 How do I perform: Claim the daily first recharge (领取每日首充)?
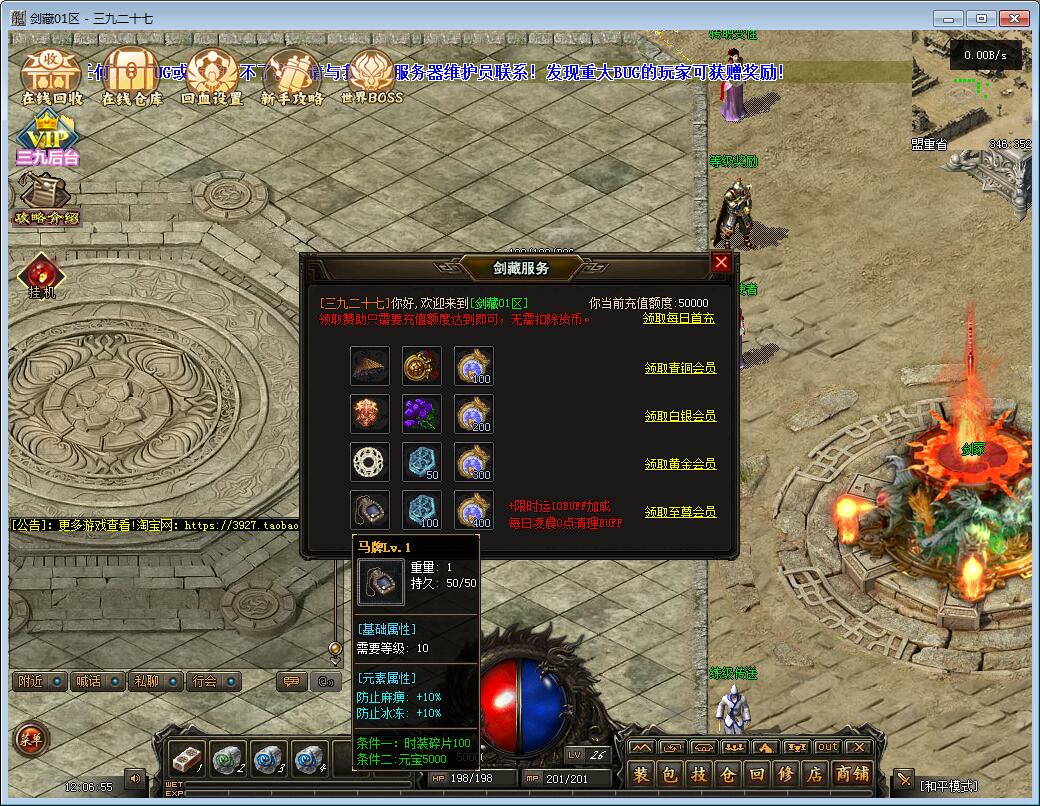678,319
